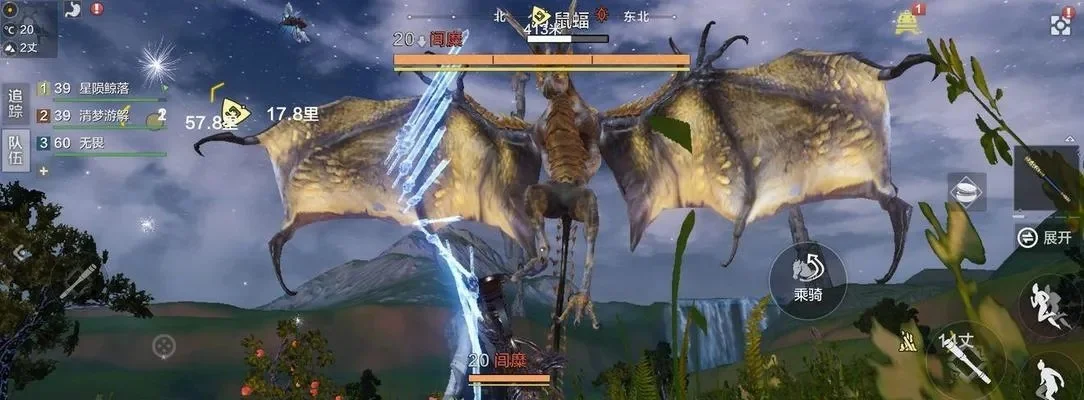This screenshot has height=400, width=1084.
Task: Open the yellow bell notification icon
Action: pos(908,22)
